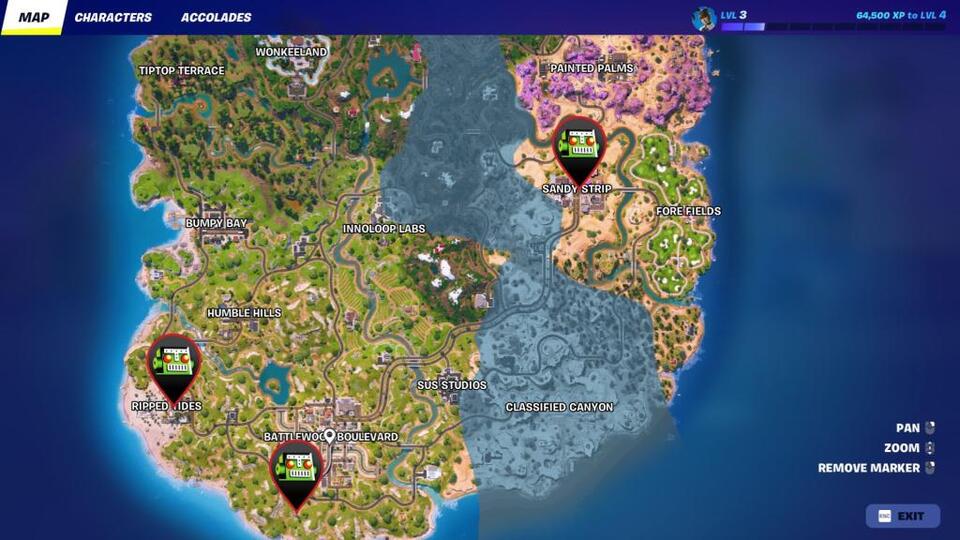Viewport: 960px width, 540px height.
Task: Switch to the Characters tab
Action: coord(113,17)
